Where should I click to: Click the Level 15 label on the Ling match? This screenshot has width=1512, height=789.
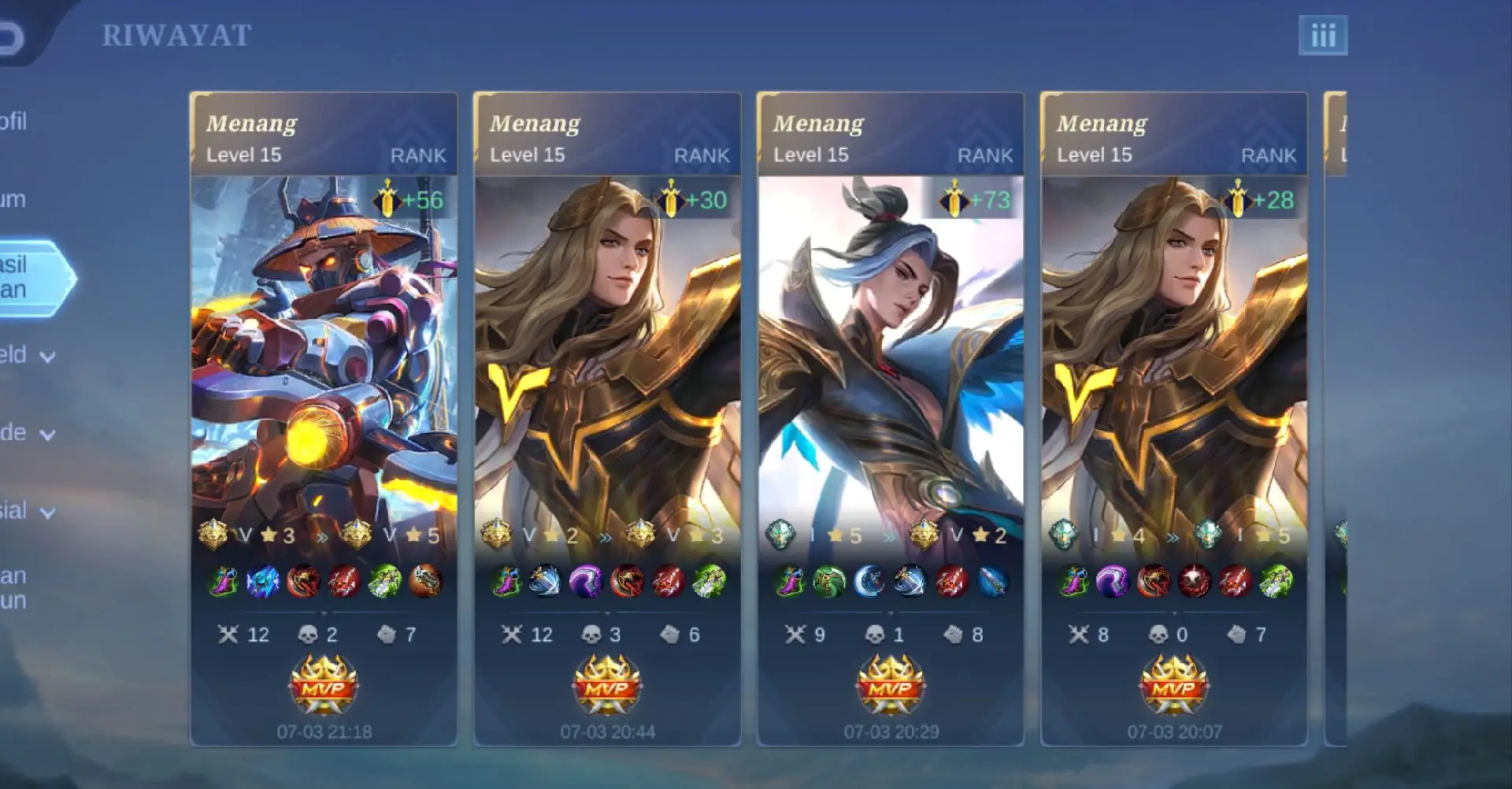click(811, 155)
